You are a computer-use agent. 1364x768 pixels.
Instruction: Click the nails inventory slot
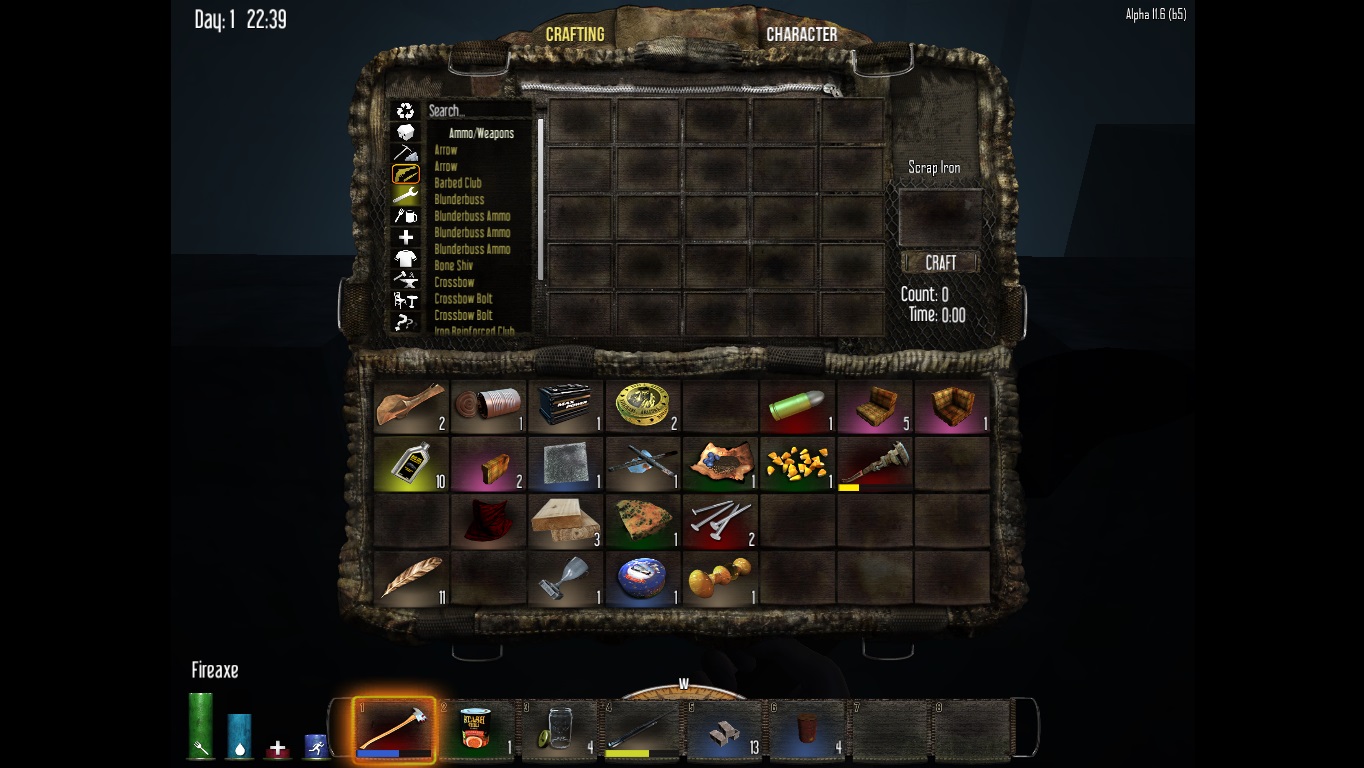[720, 521]
